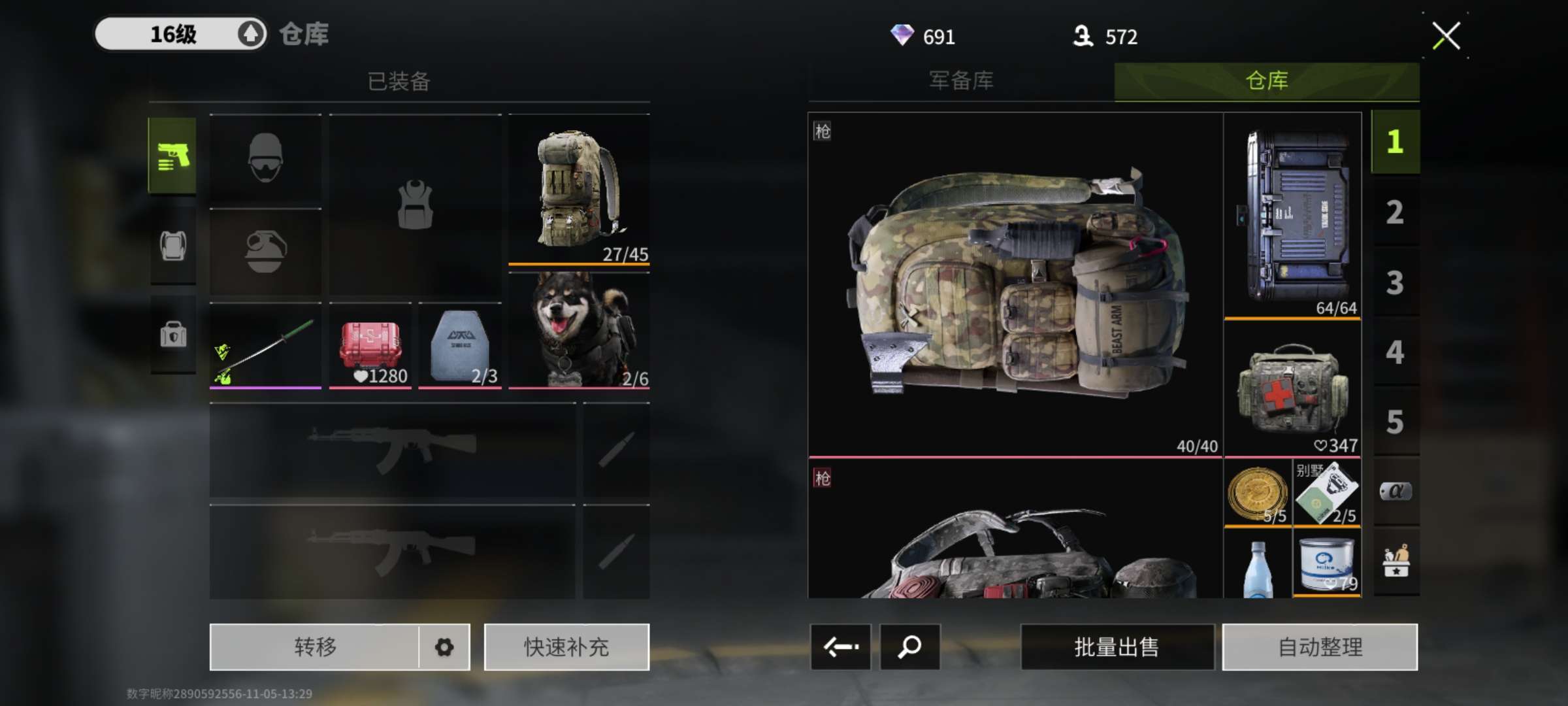Select the 仓库 tab
This screenshot has height=706, width=1568.
coord(1266,81)
